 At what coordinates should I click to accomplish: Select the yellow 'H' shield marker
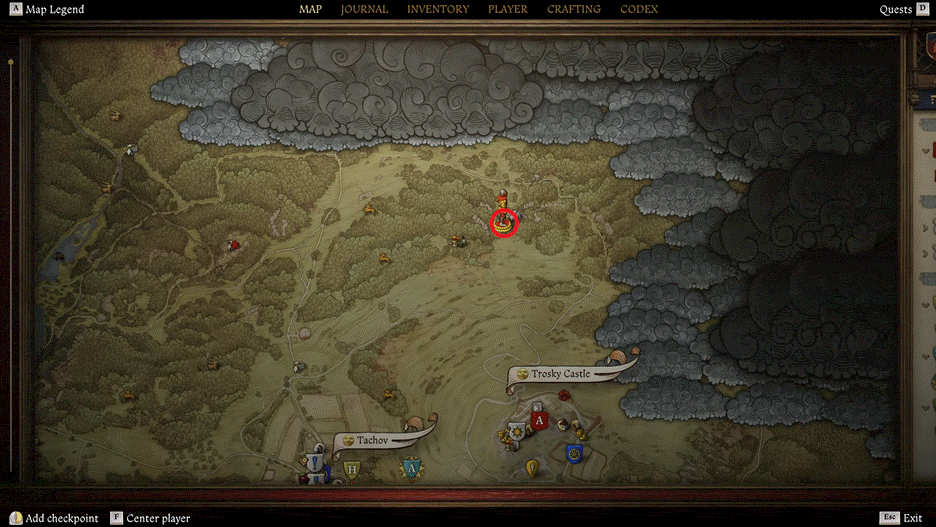click(351, 468)
